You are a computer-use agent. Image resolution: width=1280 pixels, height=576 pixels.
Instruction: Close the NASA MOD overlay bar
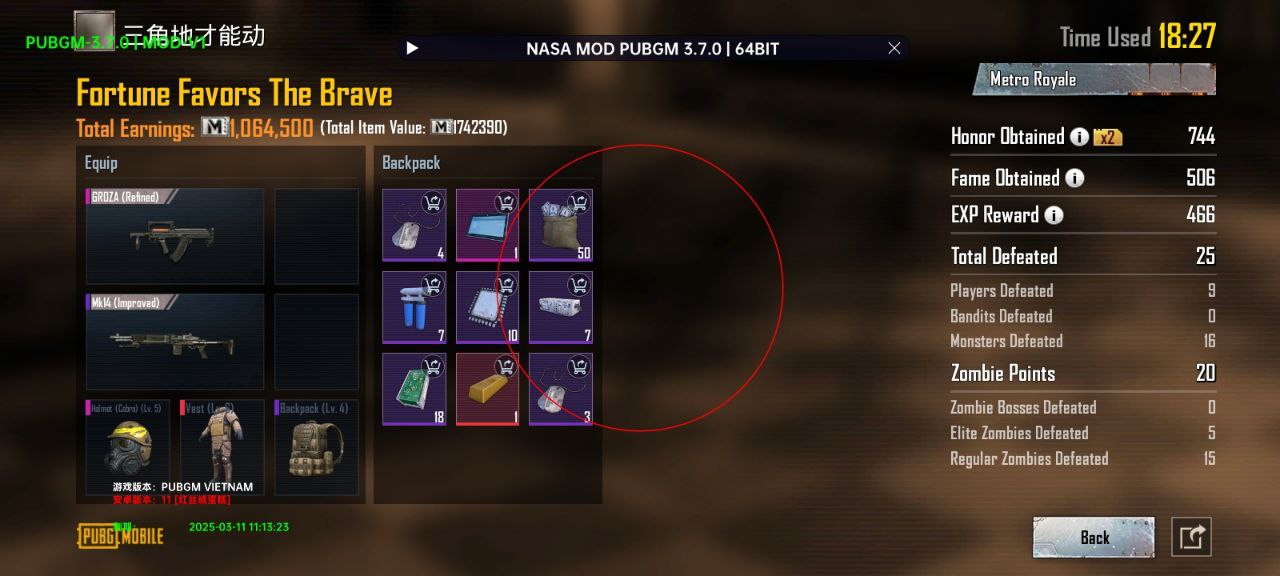894,48
